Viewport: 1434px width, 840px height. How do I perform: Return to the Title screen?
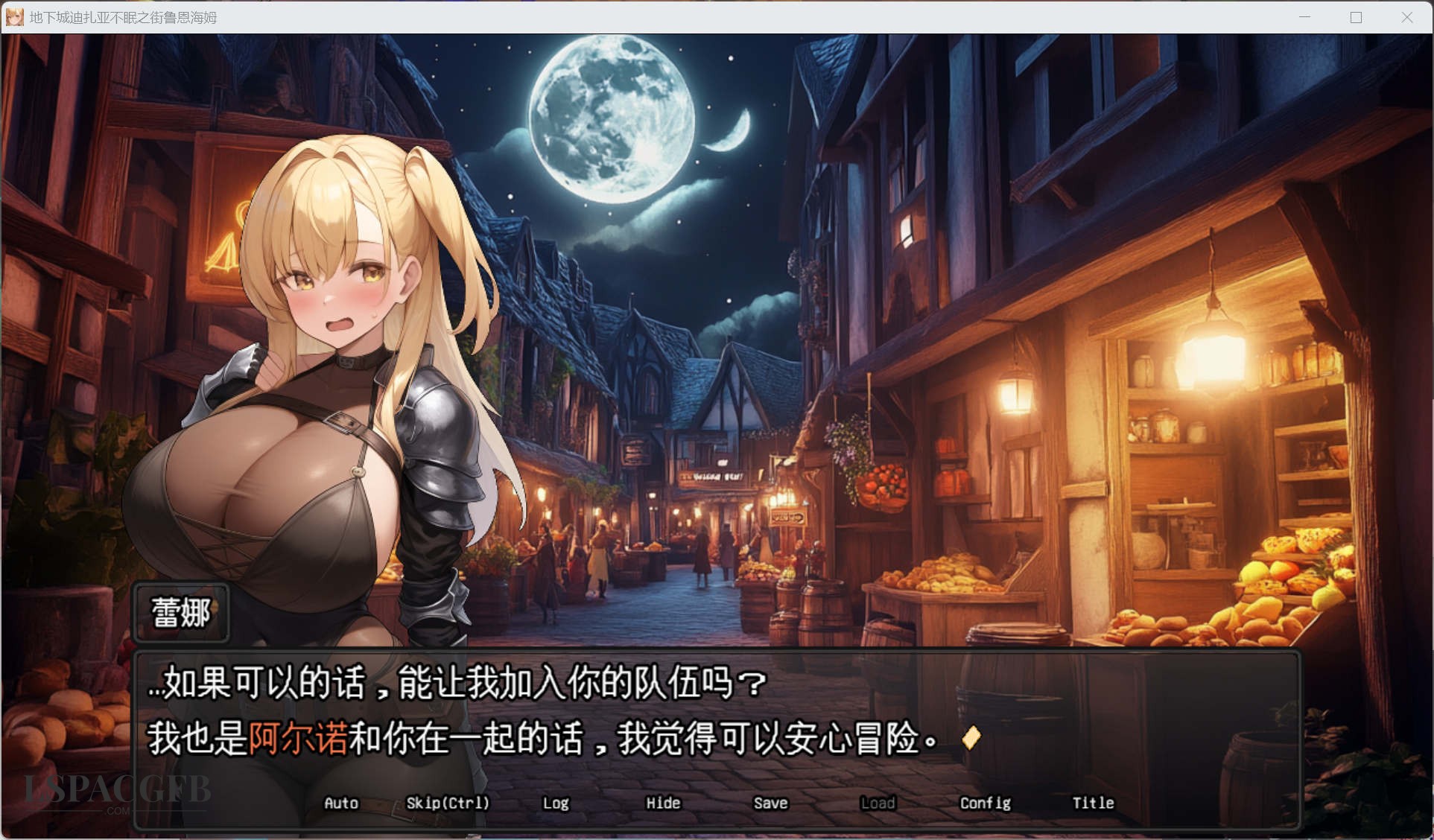1093,803
